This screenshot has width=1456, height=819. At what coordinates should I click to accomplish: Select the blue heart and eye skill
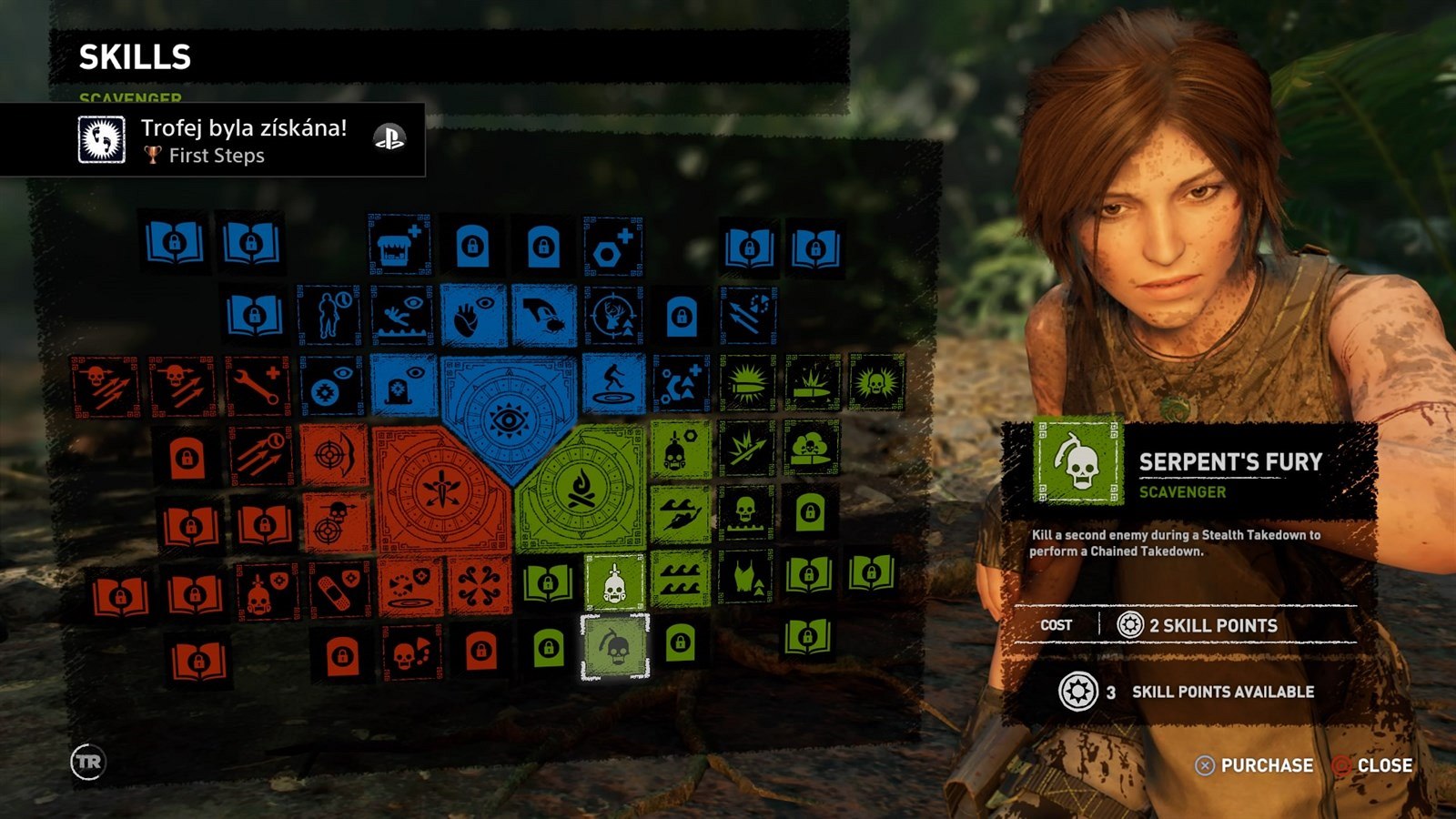click(x=473, y=316)
